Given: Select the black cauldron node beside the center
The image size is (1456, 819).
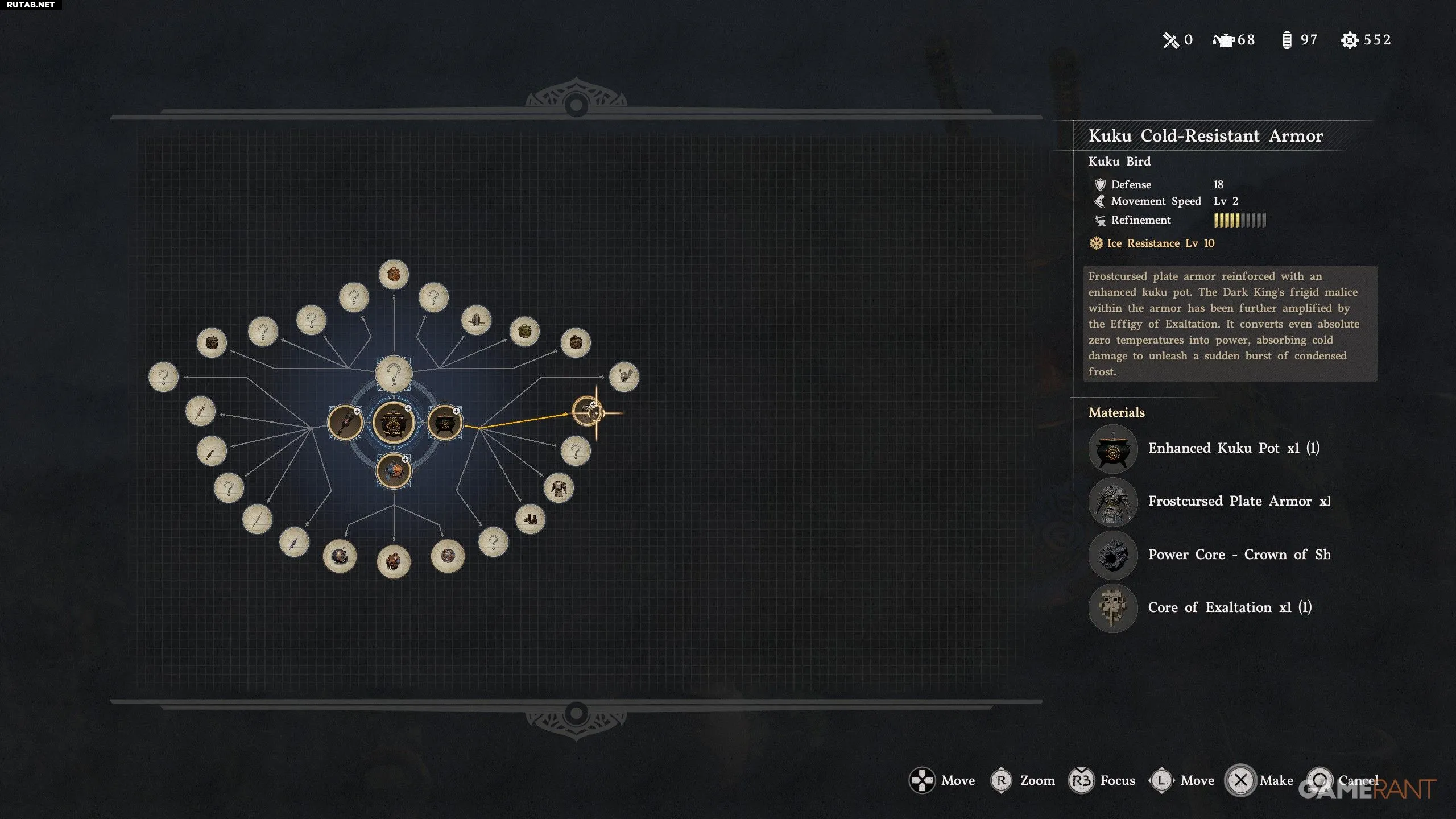Looking at the screenshot, I should [x=444, y=423].
